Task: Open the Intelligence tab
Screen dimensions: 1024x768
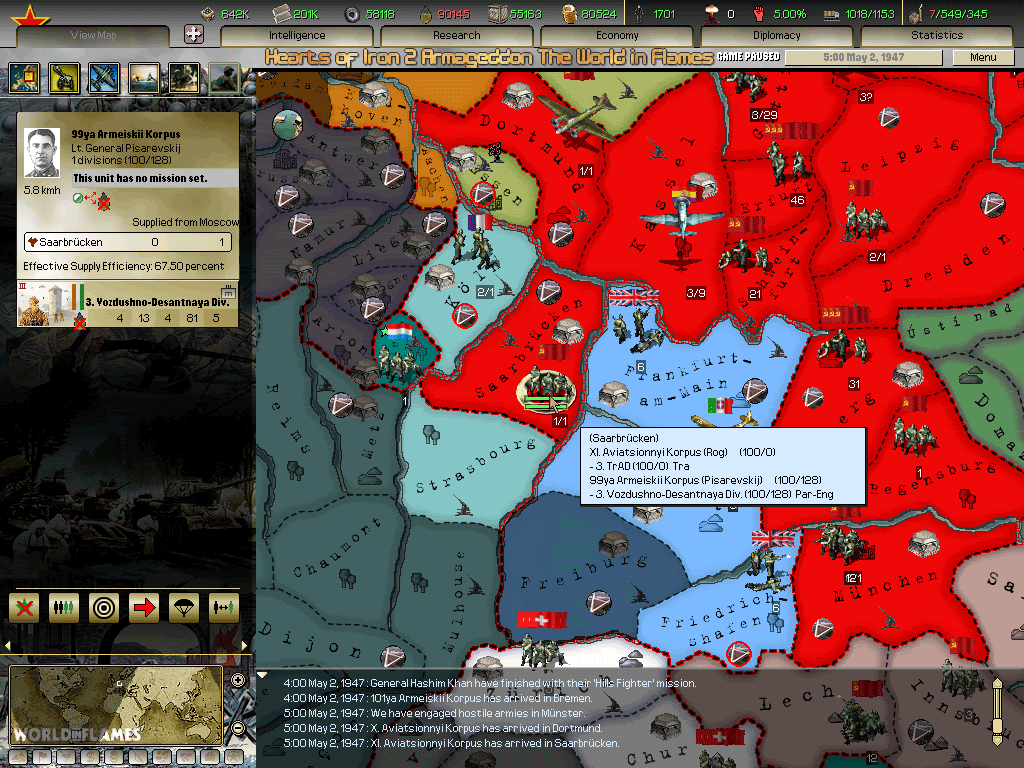Action: point(297,35)
